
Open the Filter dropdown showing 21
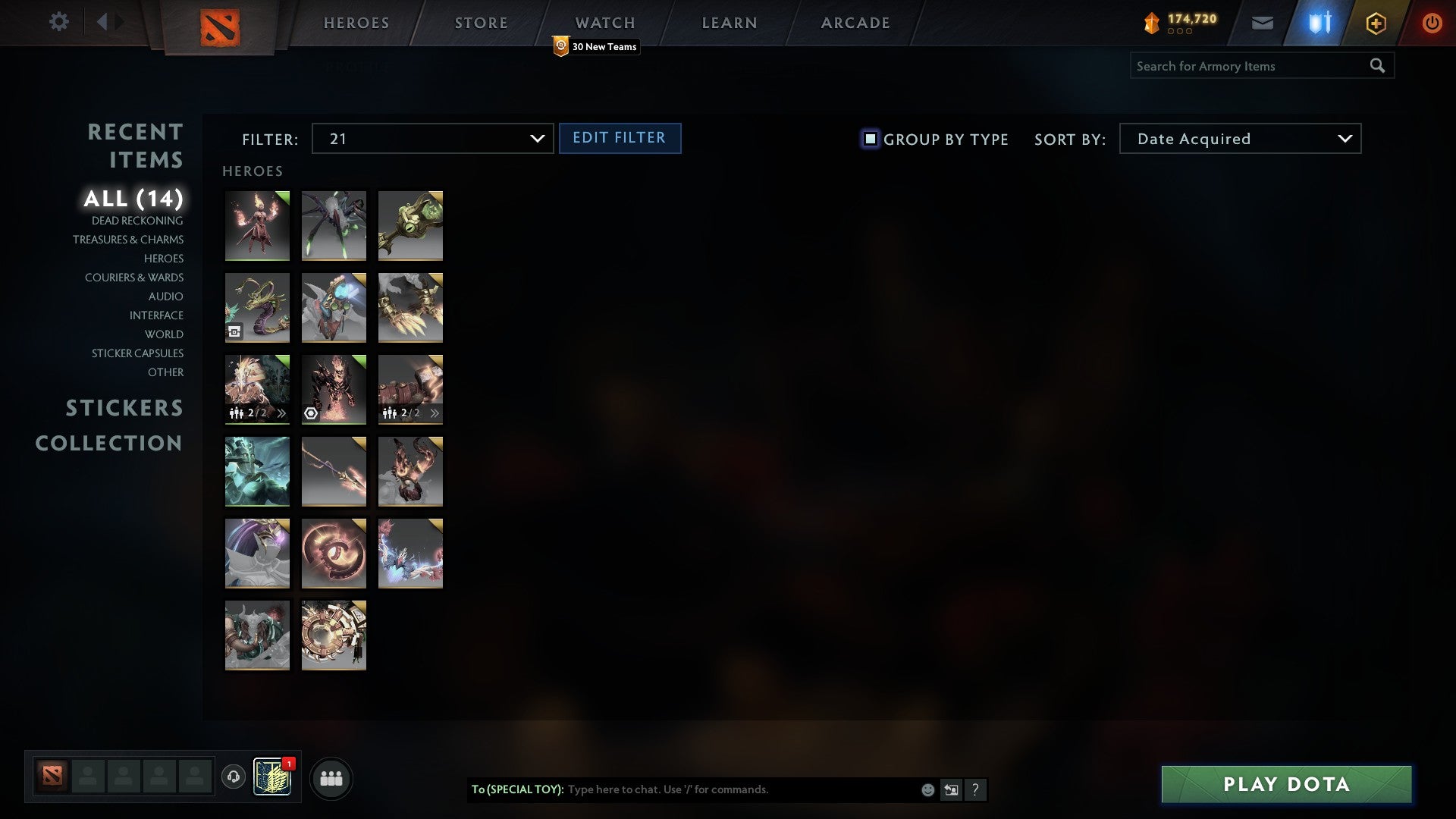[432, 139]
